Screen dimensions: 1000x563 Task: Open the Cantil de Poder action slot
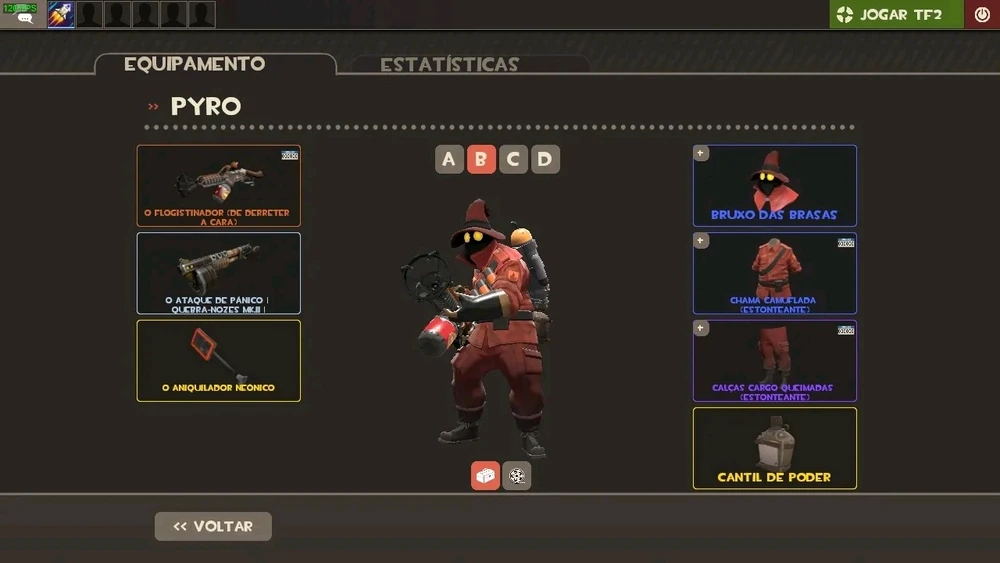(775, 448)
